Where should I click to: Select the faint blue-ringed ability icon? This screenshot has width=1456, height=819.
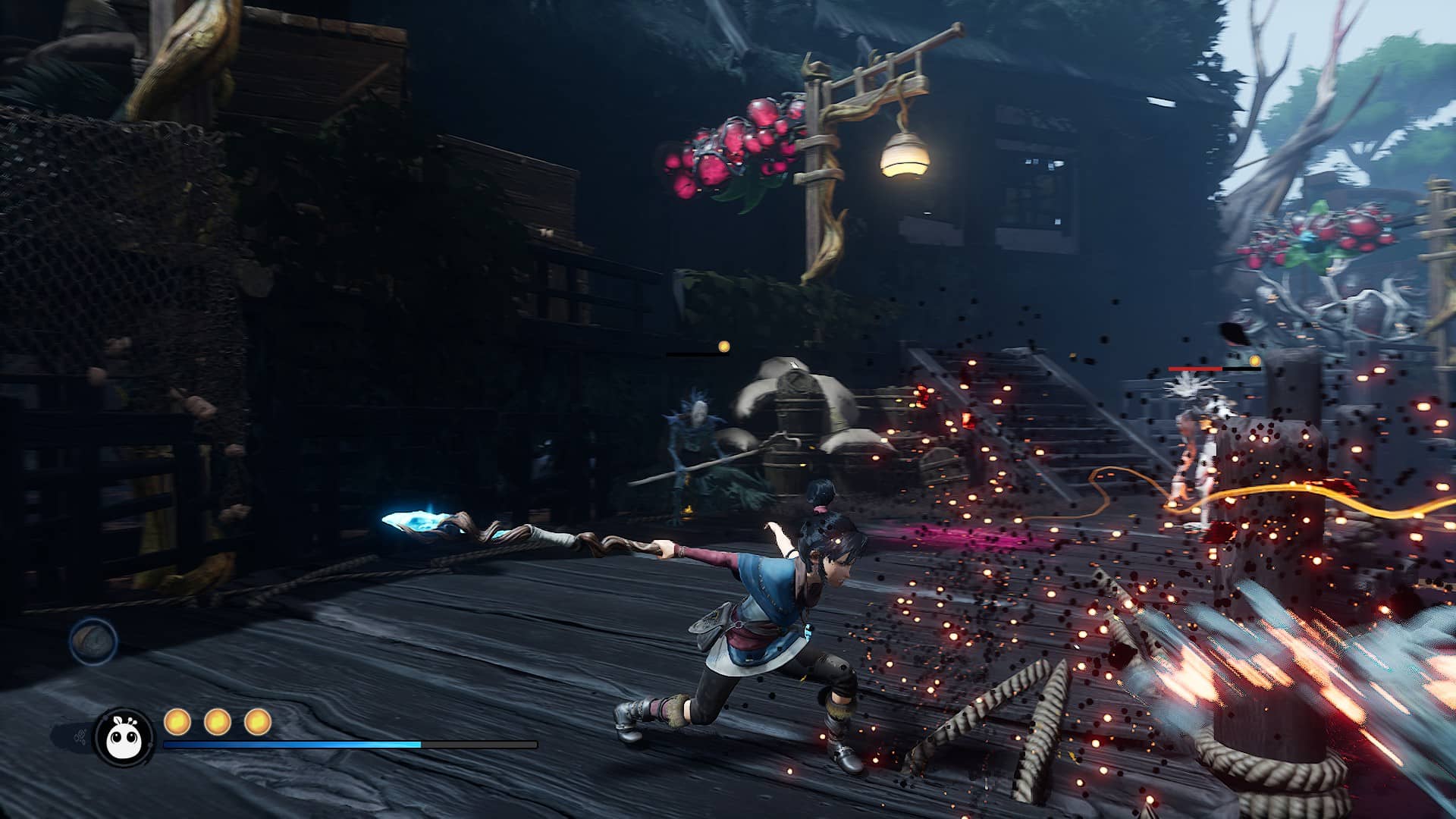[x=94, y=641]
